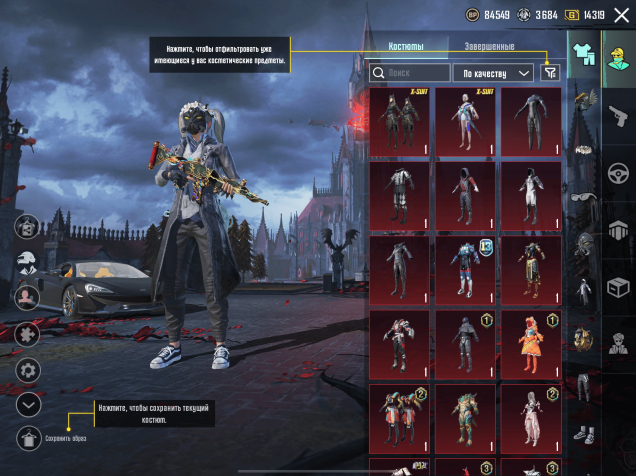Open the steering wheel vehicles category
Viewport: 636px width, 476px height.
pos(617,169)
